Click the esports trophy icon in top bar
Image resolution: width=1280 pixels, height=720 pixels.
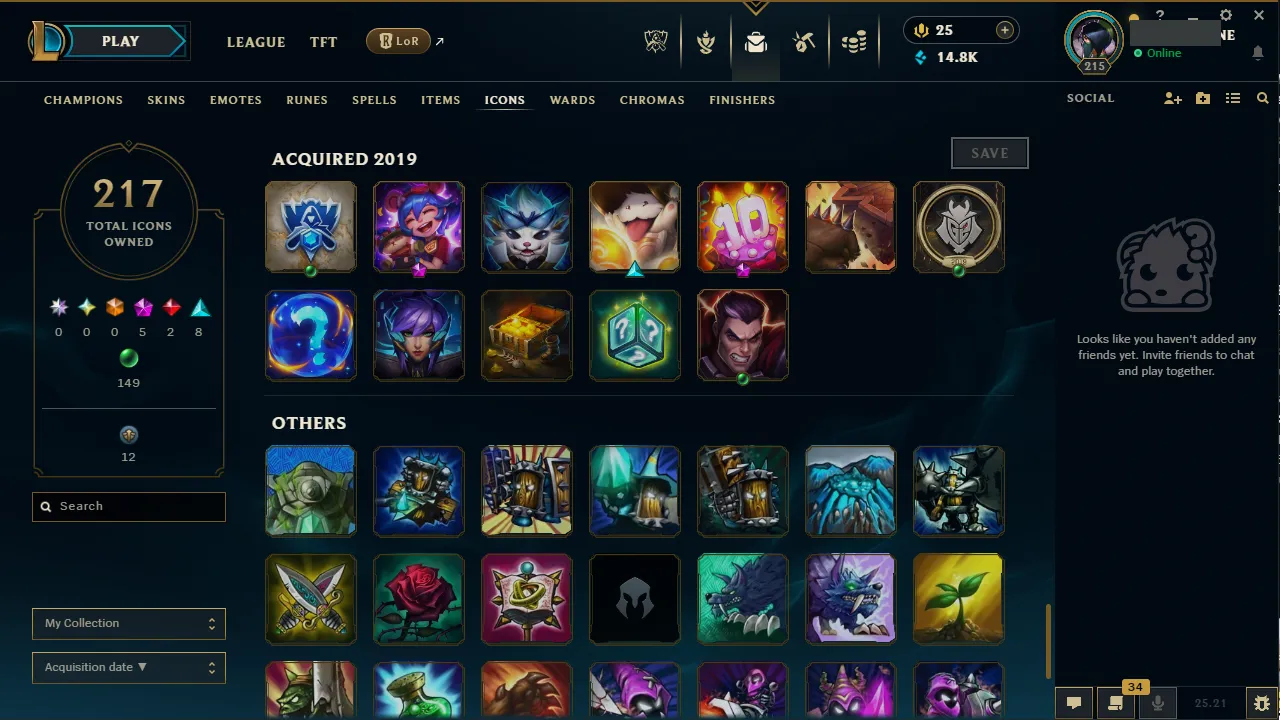(x=656, y=41)
